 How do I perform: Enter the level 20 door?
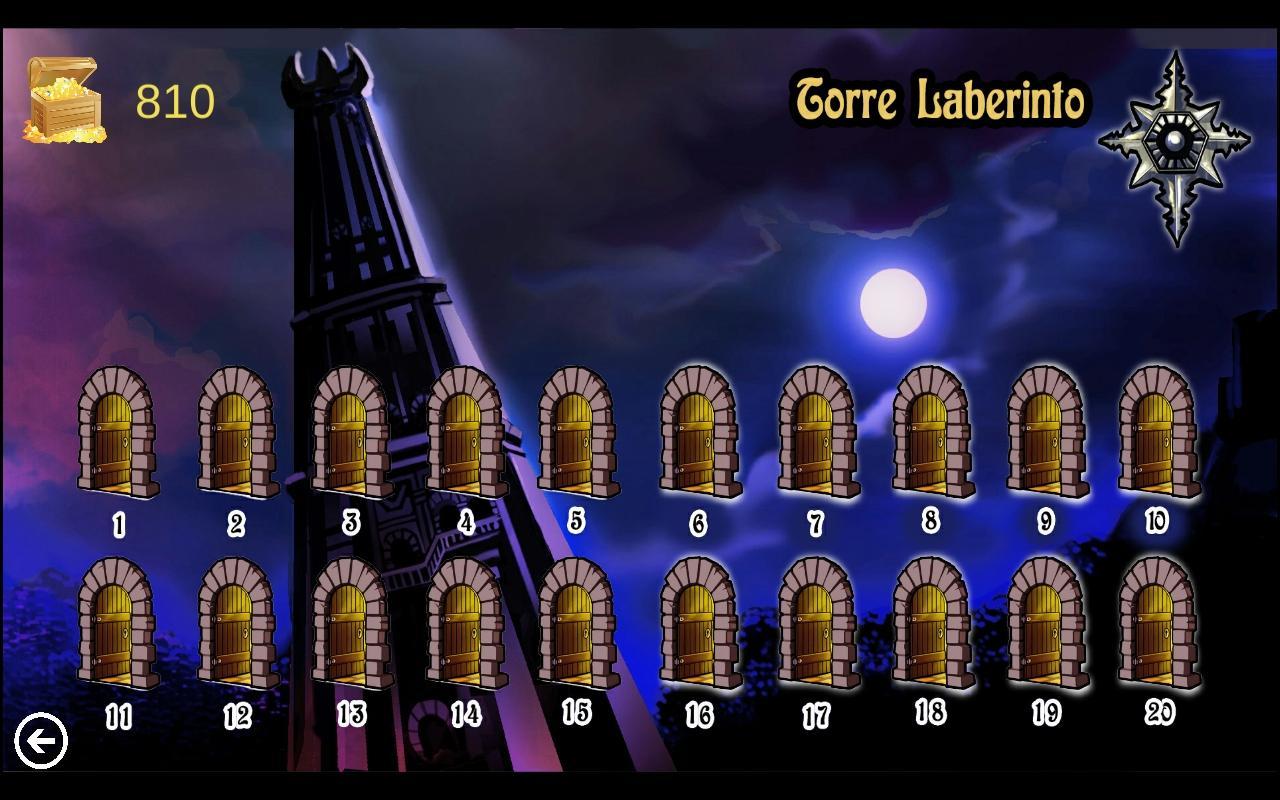pos(1160,630)
